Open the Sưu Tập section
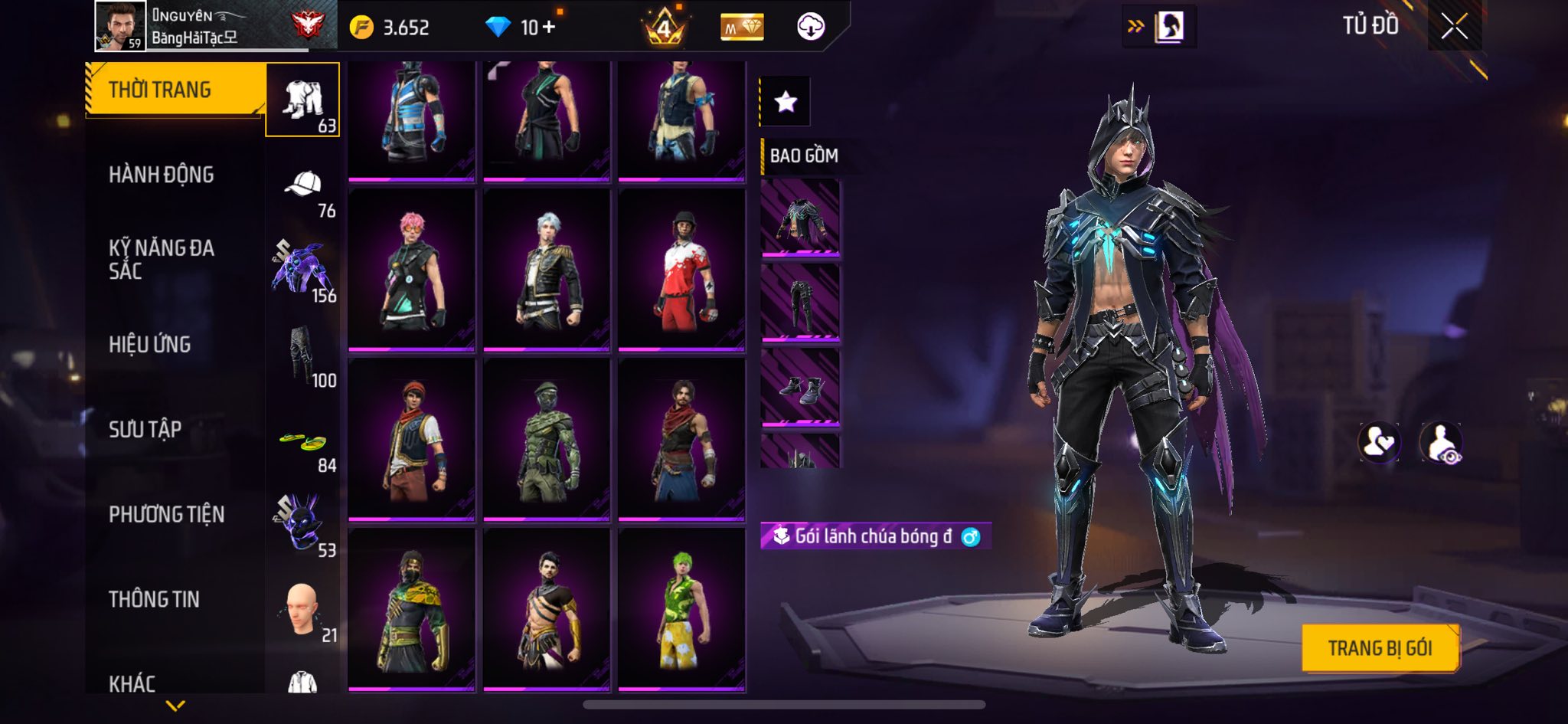Image resolution: width=1568 pixels, height=724 pixels. [145, 430]
